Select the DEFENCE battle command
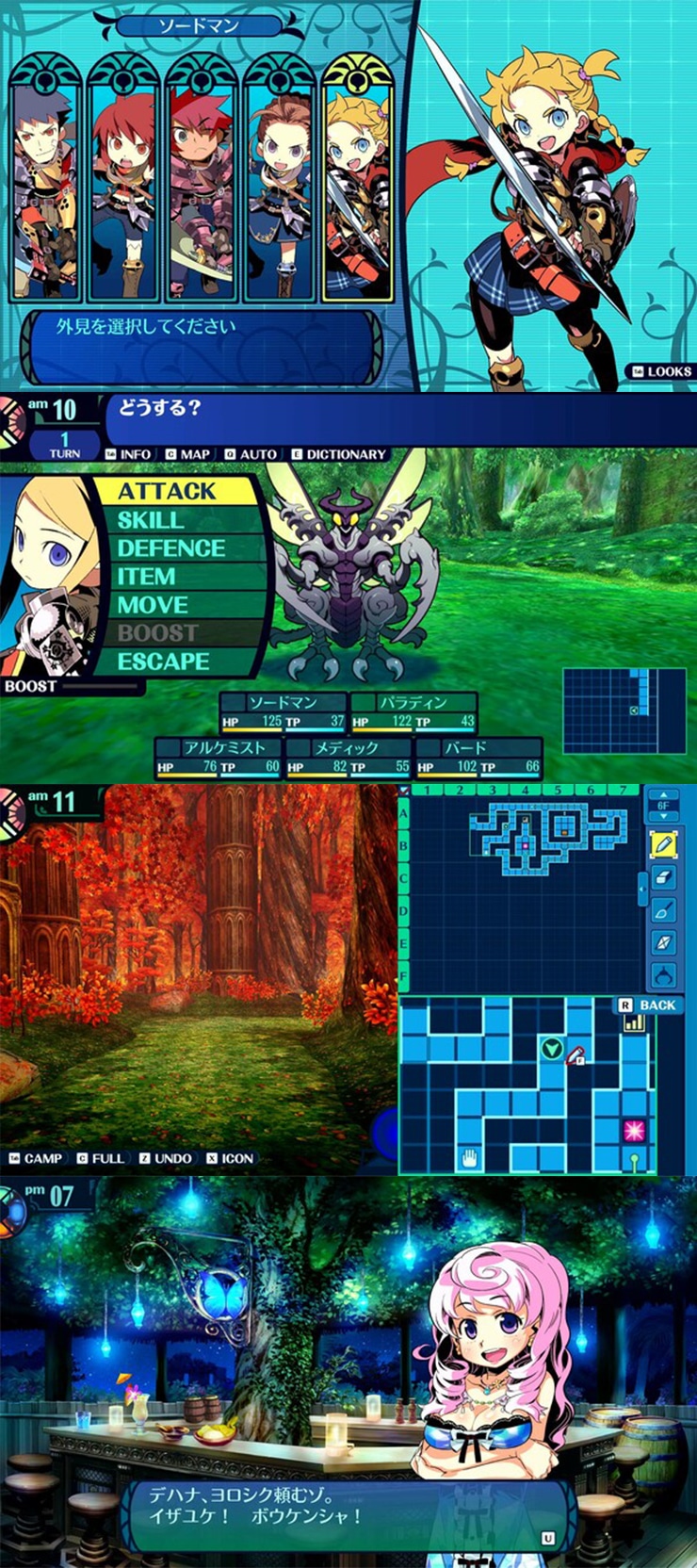 [170, 548]
